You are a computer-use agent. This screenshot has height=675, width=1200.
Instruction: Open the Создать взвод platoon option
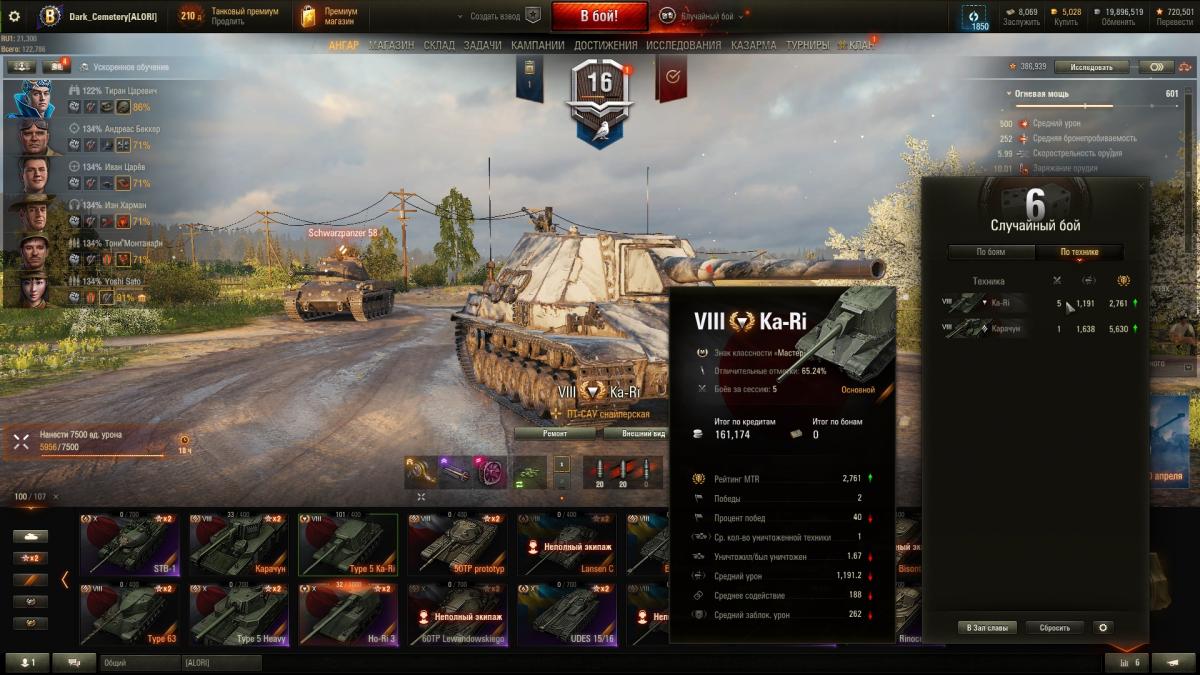tap(498, 16)
